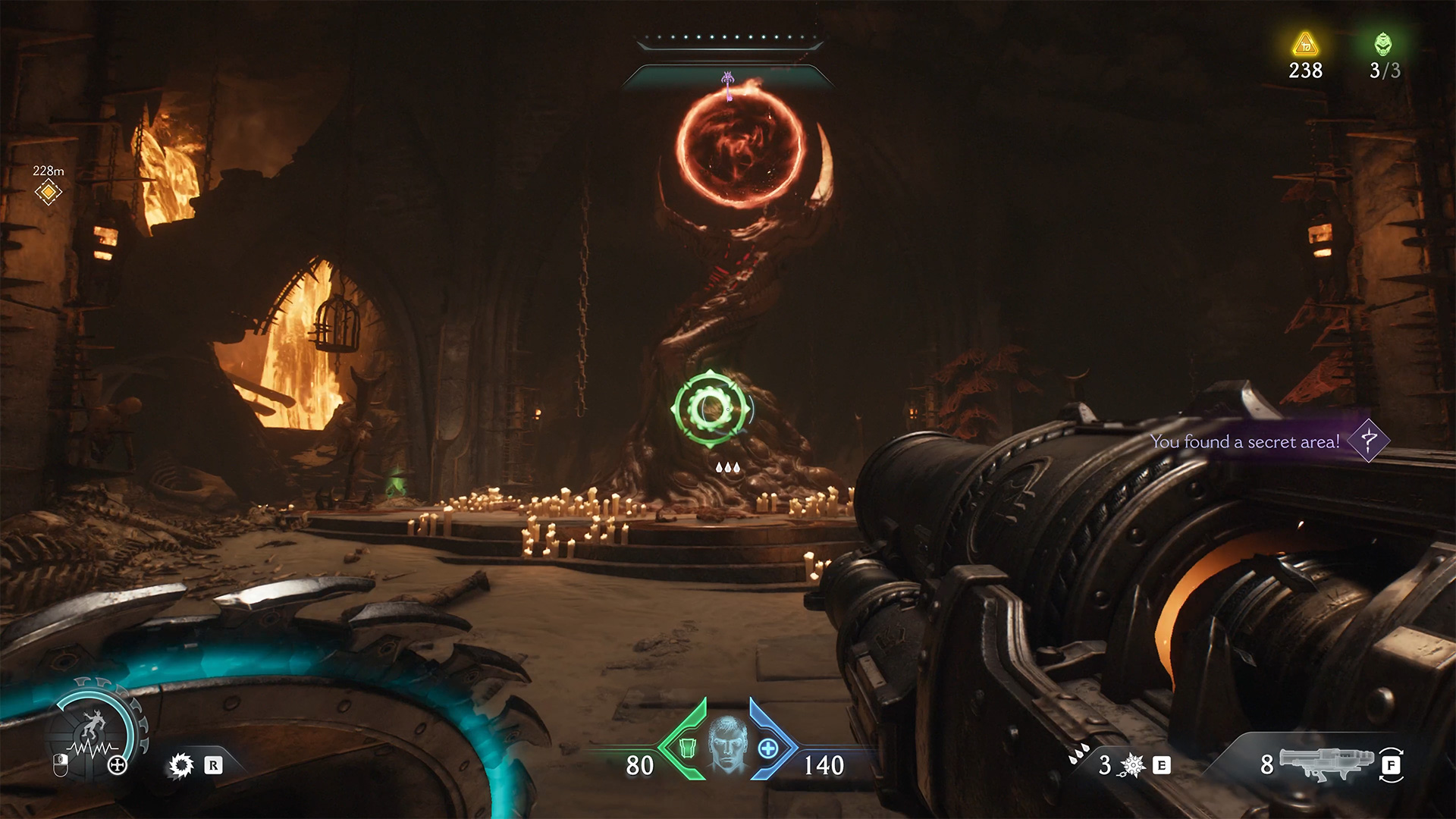
Task: Select the gold currency icon
Action: coord(1305,44)
